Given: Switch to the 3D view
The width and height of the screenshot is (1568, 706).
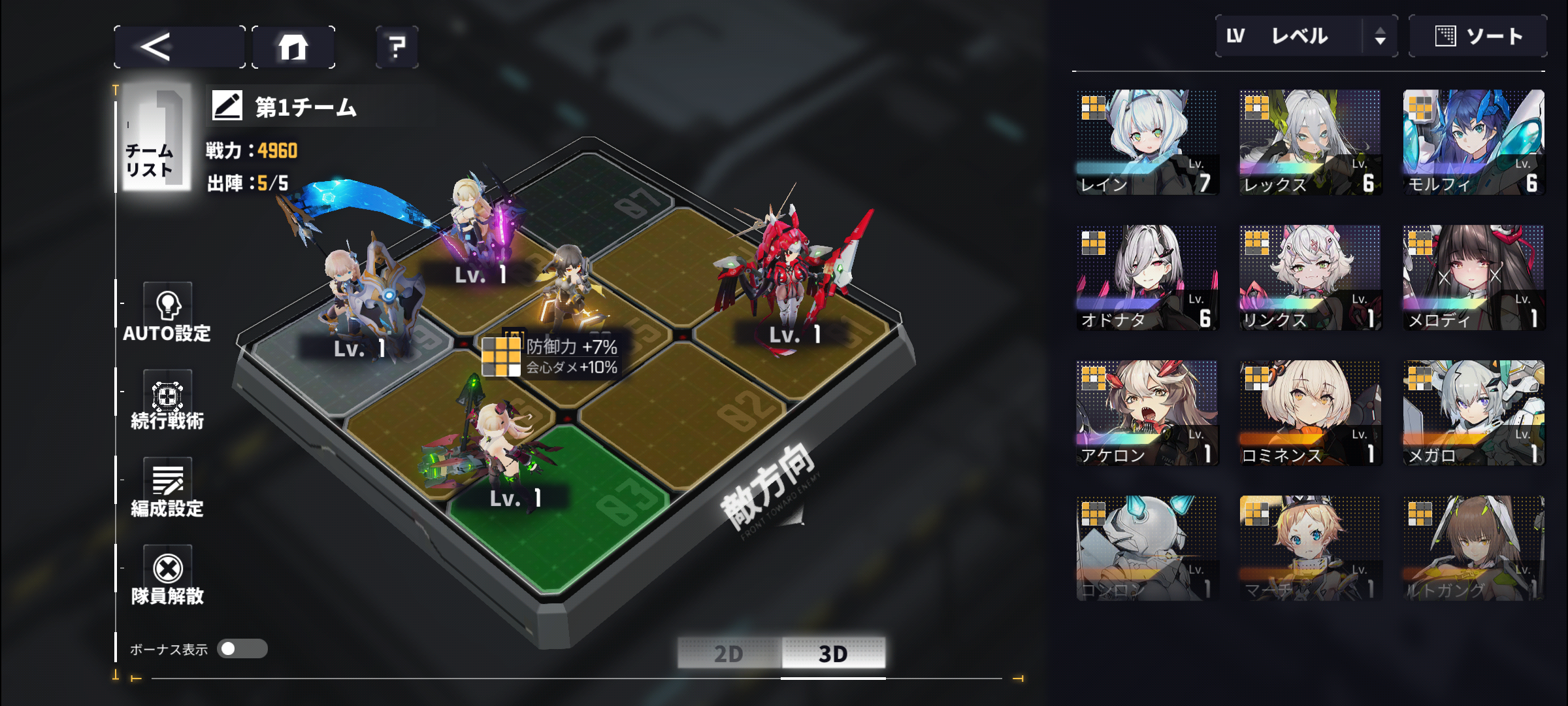Looking at the screenshot, I should tap(833, 653).
